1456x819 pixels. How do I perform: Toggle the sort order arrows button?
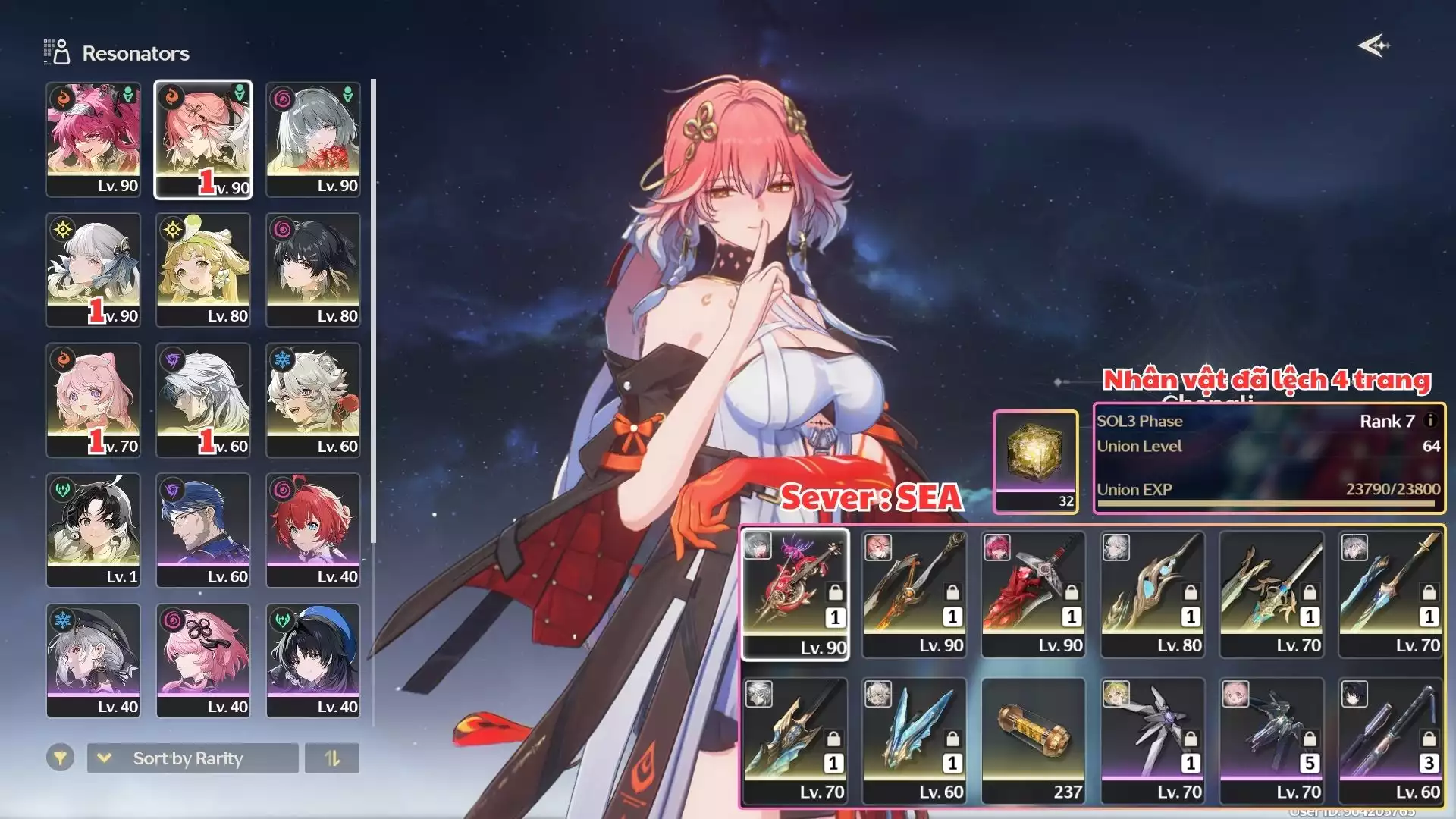(332, 758)
